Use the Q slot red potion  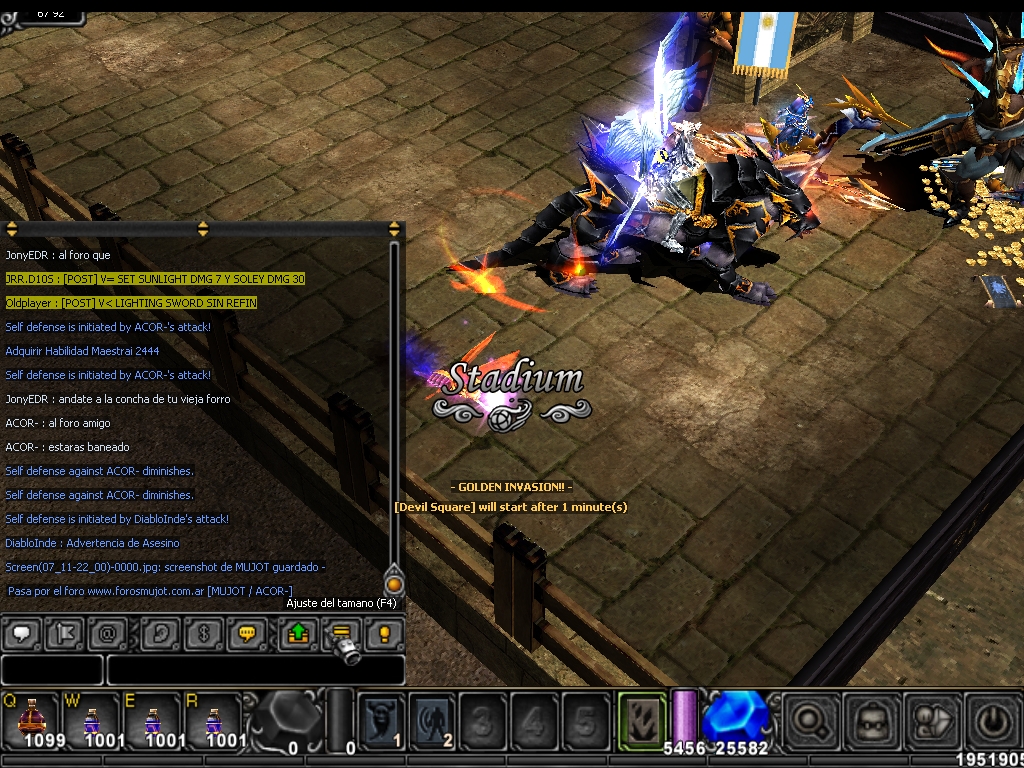tap(31, 719)
